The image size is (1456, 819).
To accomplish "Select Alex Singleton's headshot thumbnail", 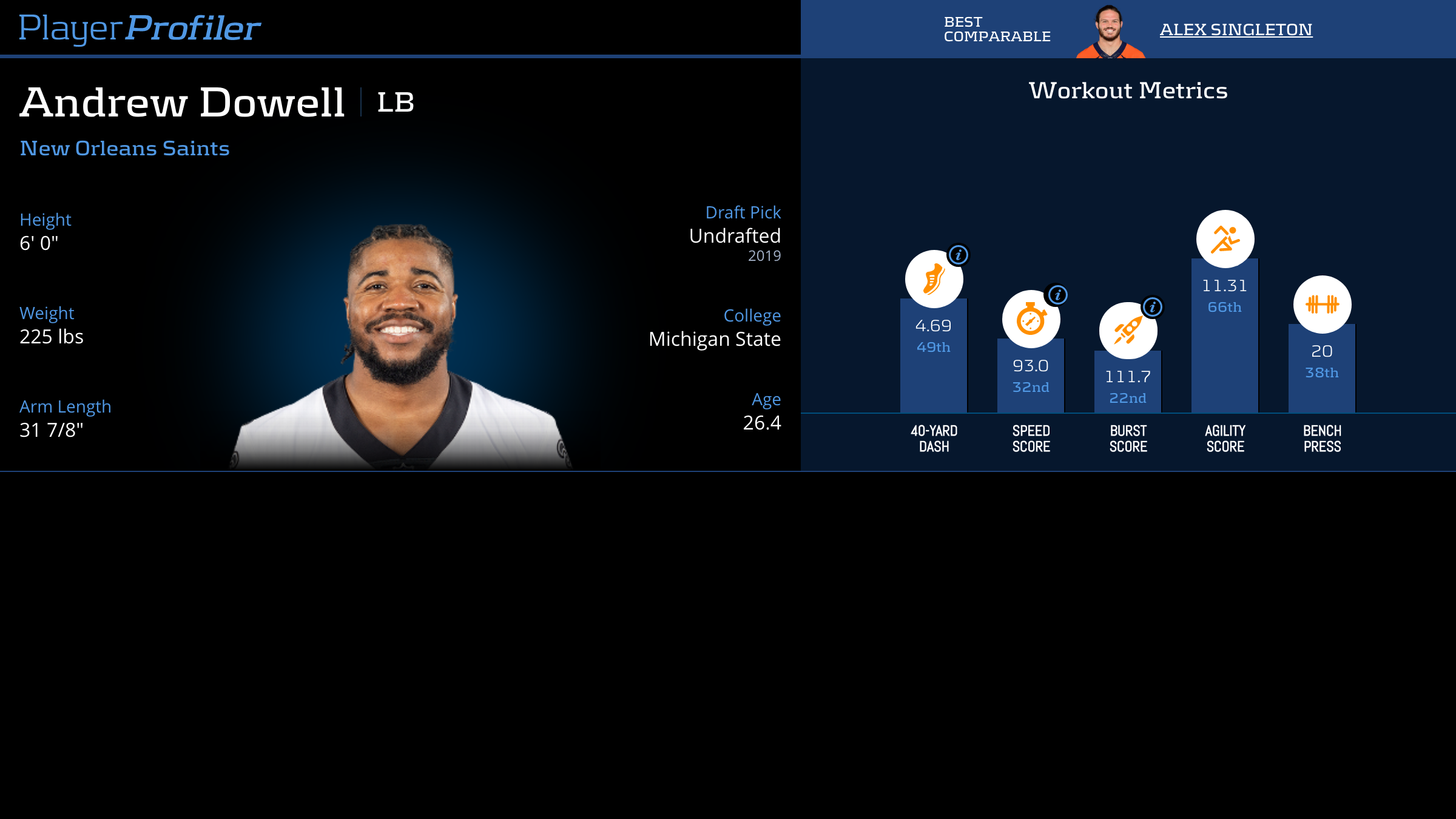I will (1110, 32).
